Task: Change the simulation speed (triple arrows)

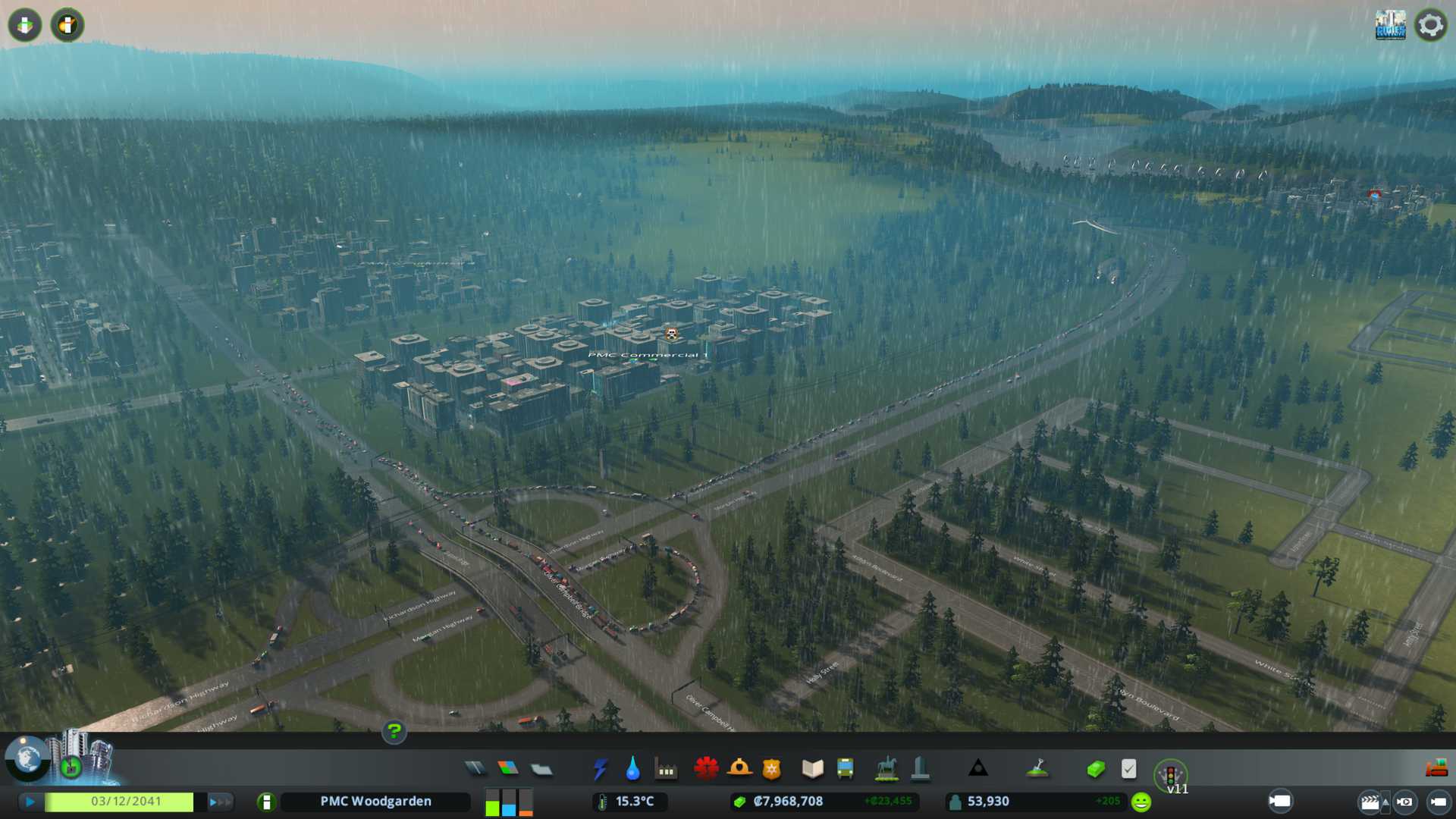Action: pyautogui.click(x=219, y=802)
